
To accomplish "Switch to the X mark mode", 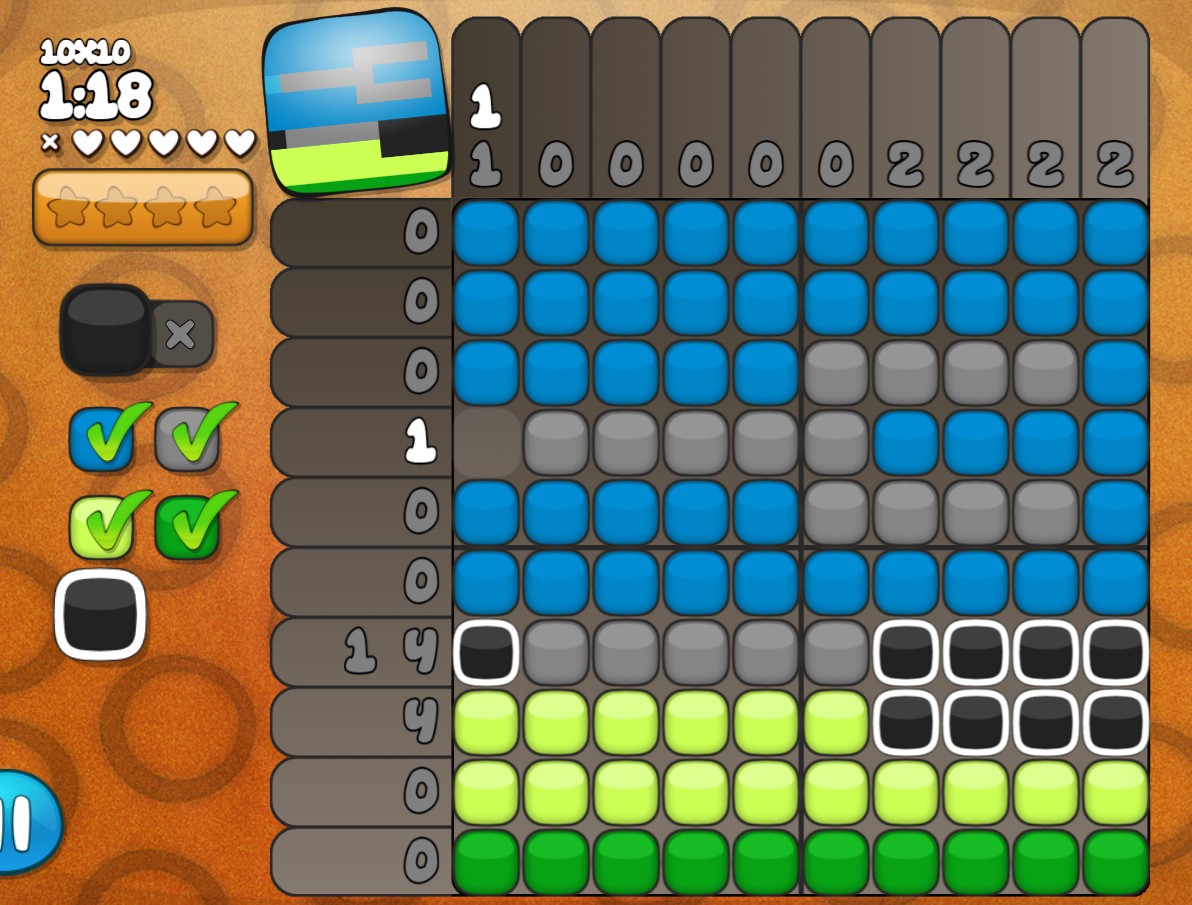I will [x=181, y=333].
